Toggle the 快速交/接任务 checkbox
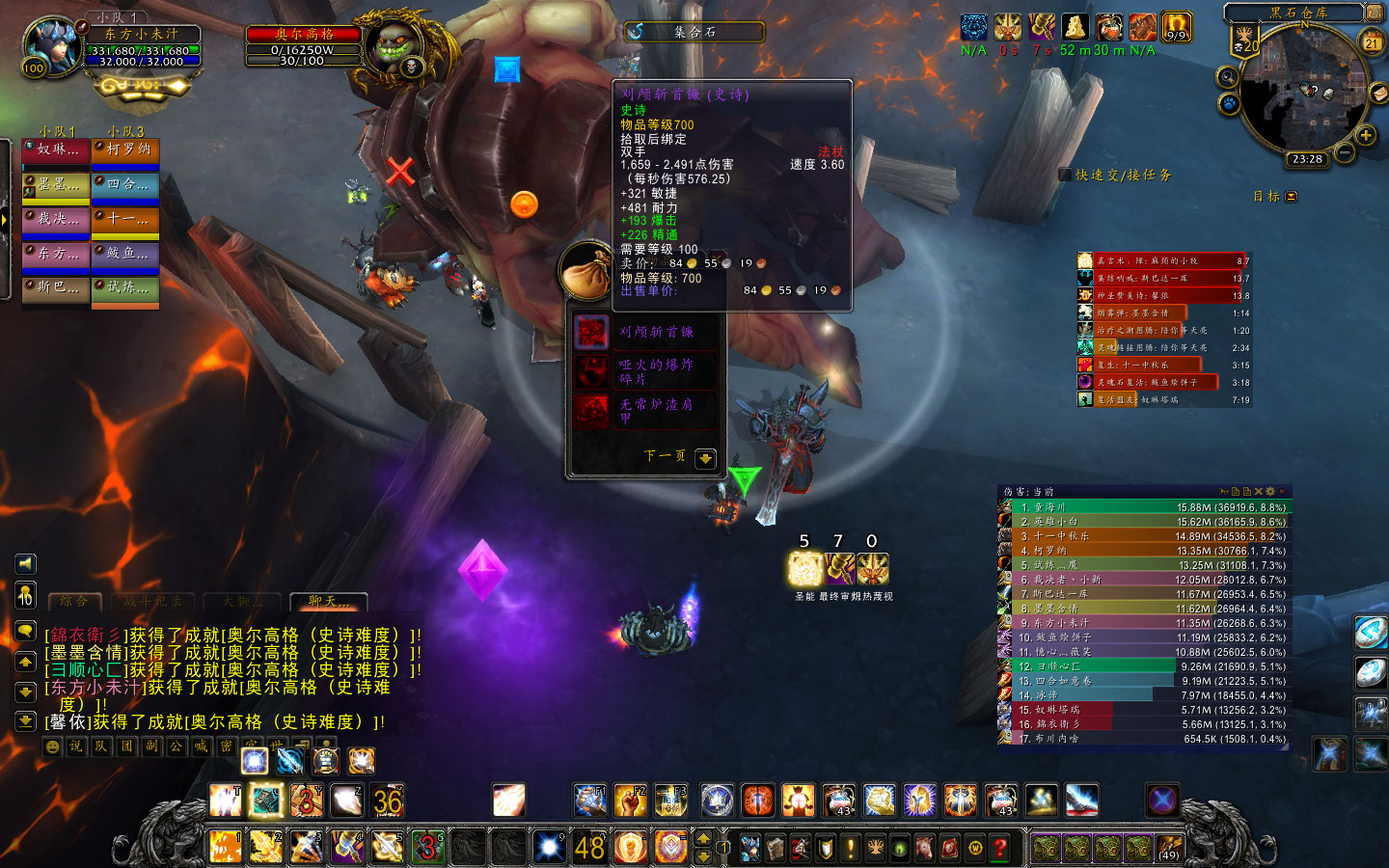 point(1065,175)
